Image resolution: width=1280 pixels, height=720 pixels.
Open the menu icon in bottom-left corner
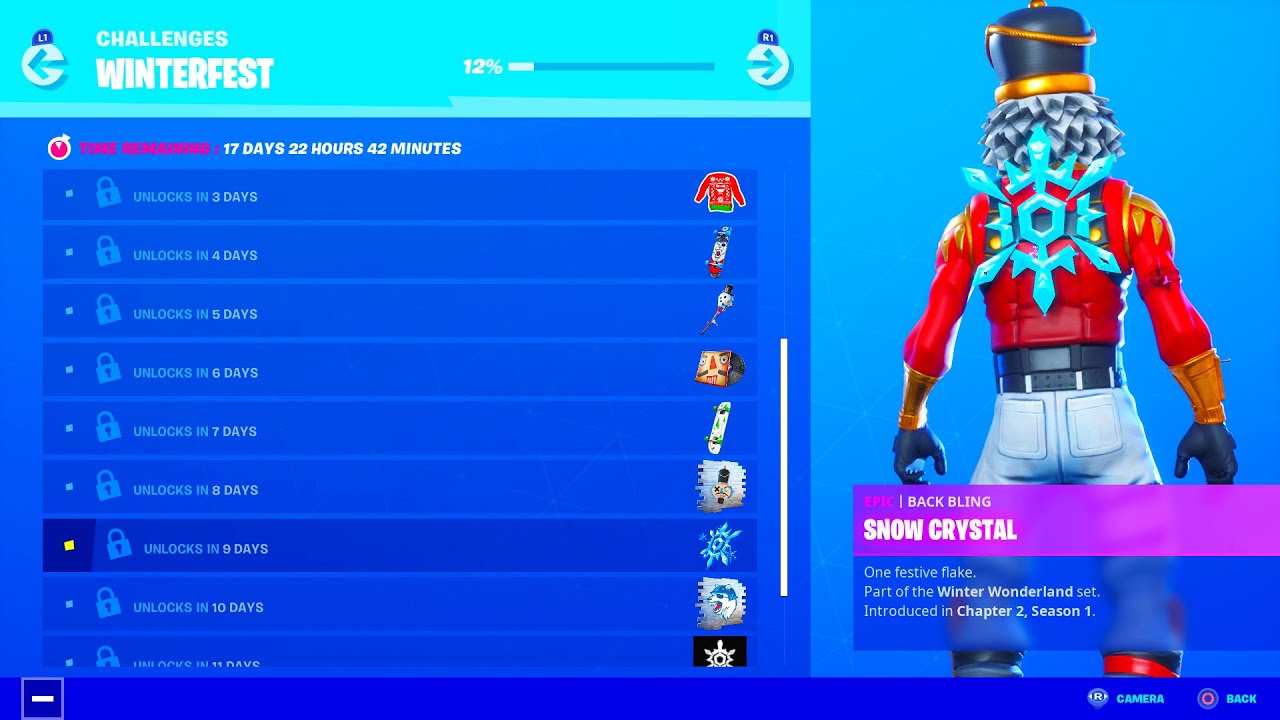coord(43,698)
